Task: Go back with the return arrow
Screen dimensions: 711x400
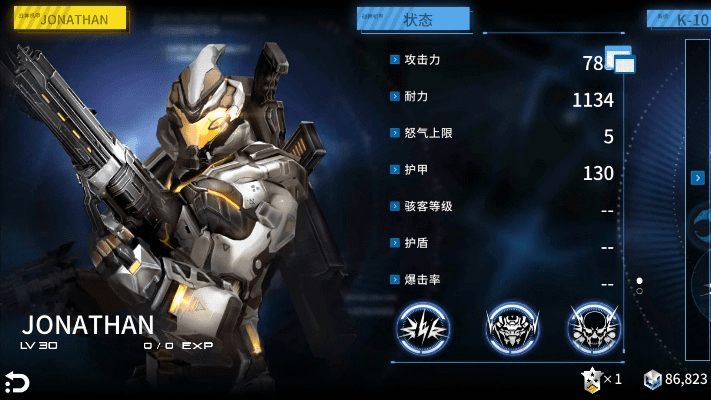Action: (17, 381)
